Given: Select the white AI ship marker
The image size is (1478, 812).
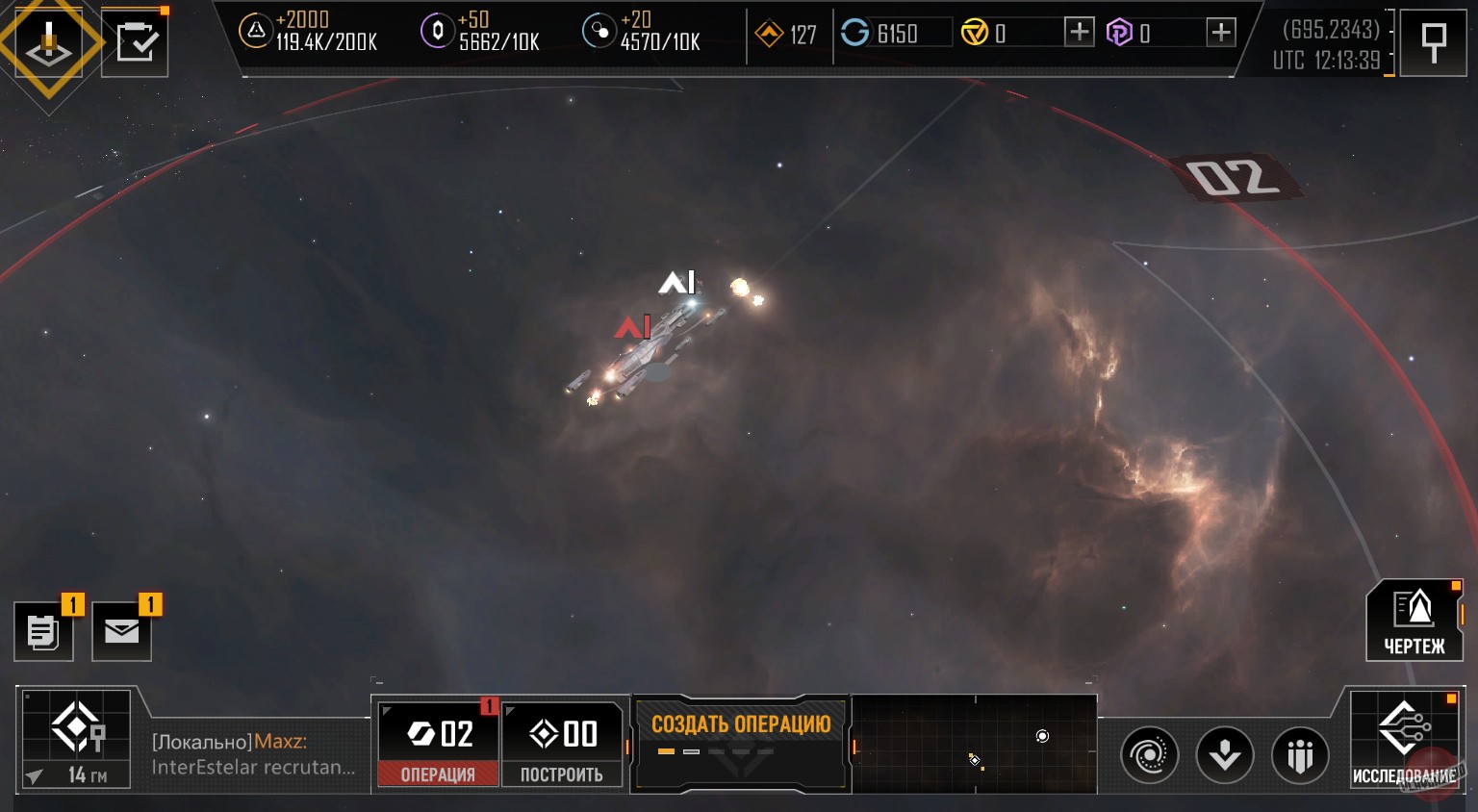Looking at the screenshot, I should click(676, 282).
